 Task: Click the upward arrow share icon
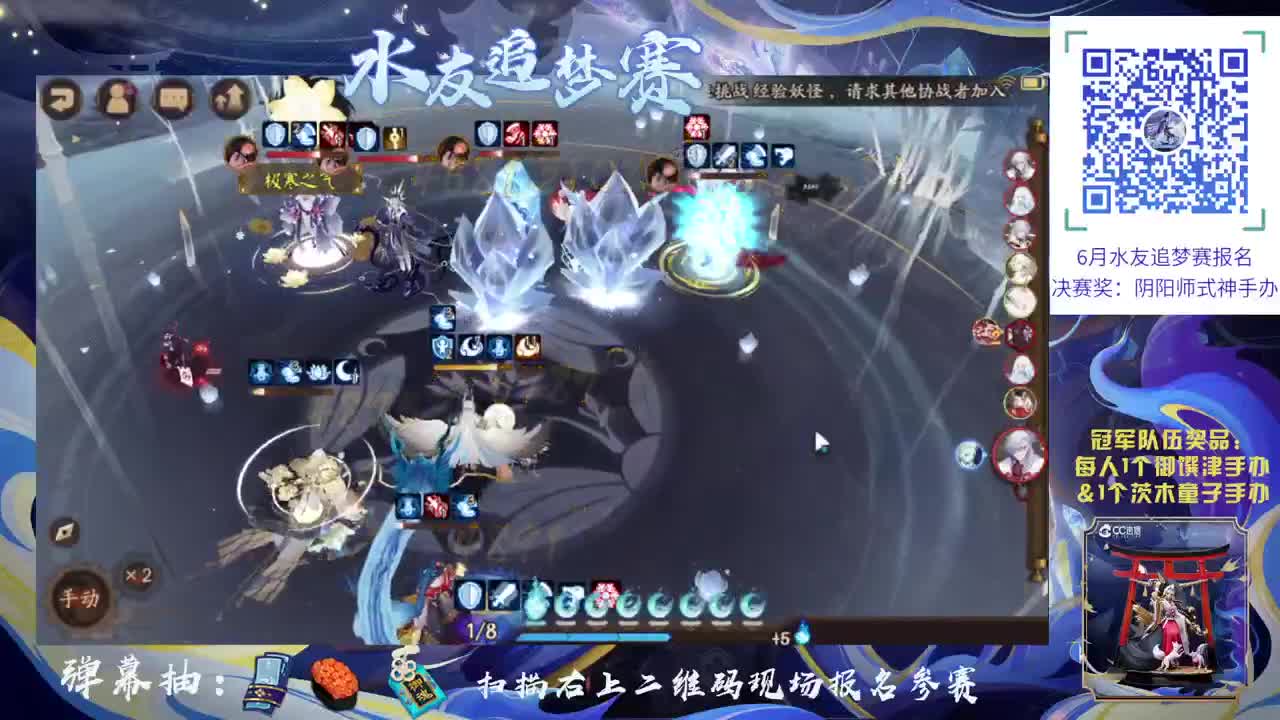tap(227, 98)
